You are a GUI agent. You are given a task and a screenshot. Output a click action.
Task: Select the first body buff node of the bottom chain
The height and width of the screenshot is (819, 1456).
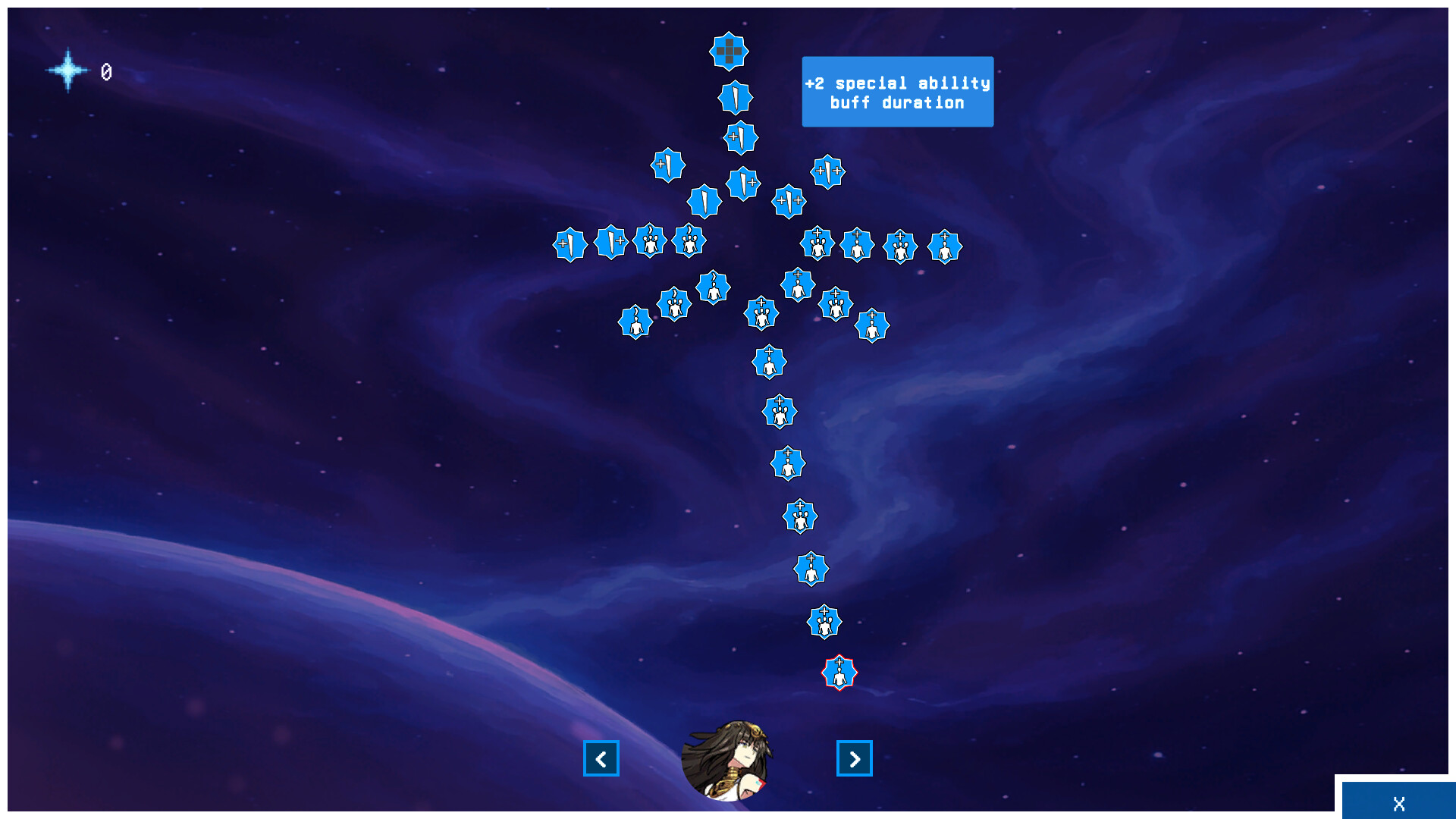point(770,362)
